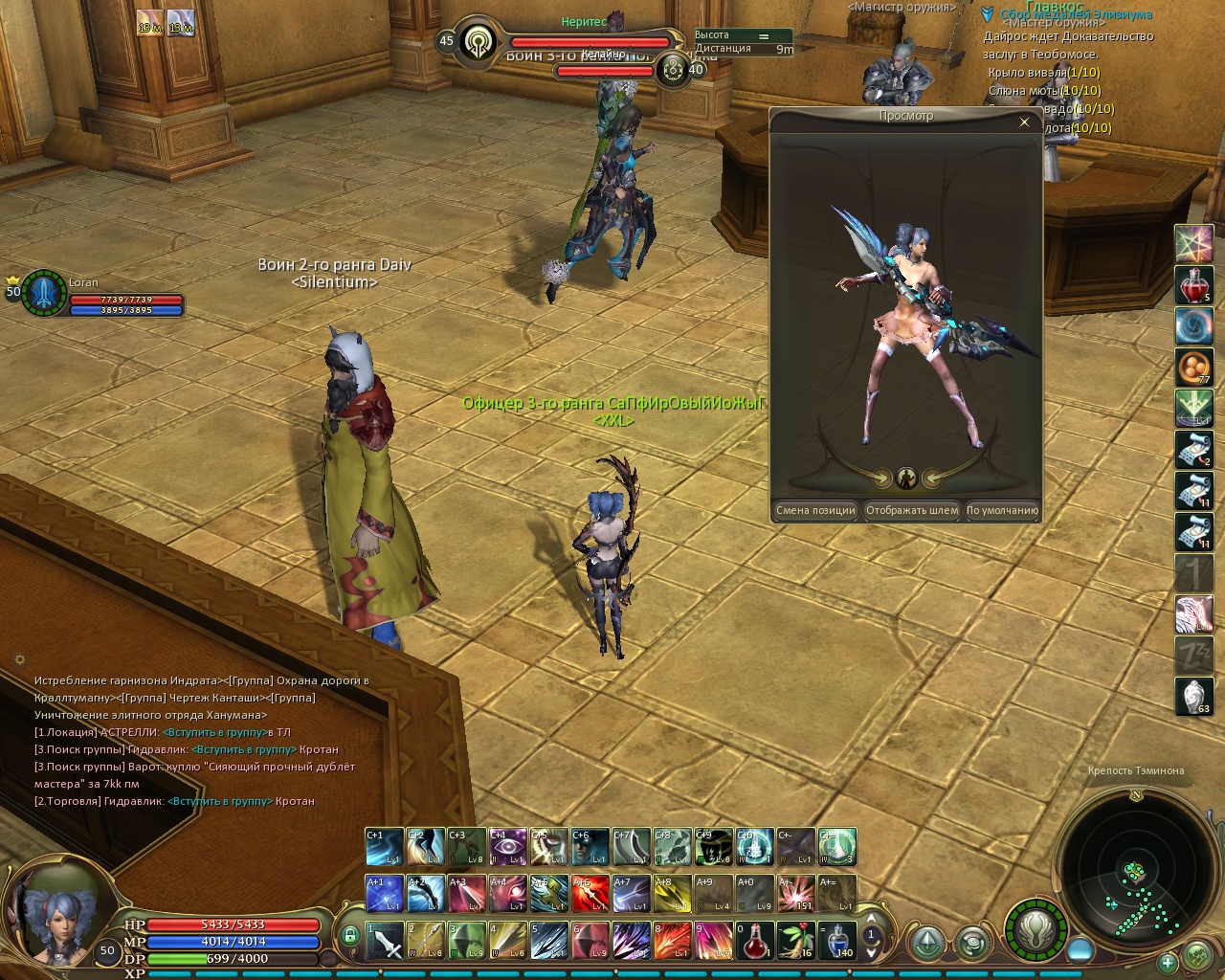
Task: Use the red health potion on the hotbar
Action: point(754,941)
